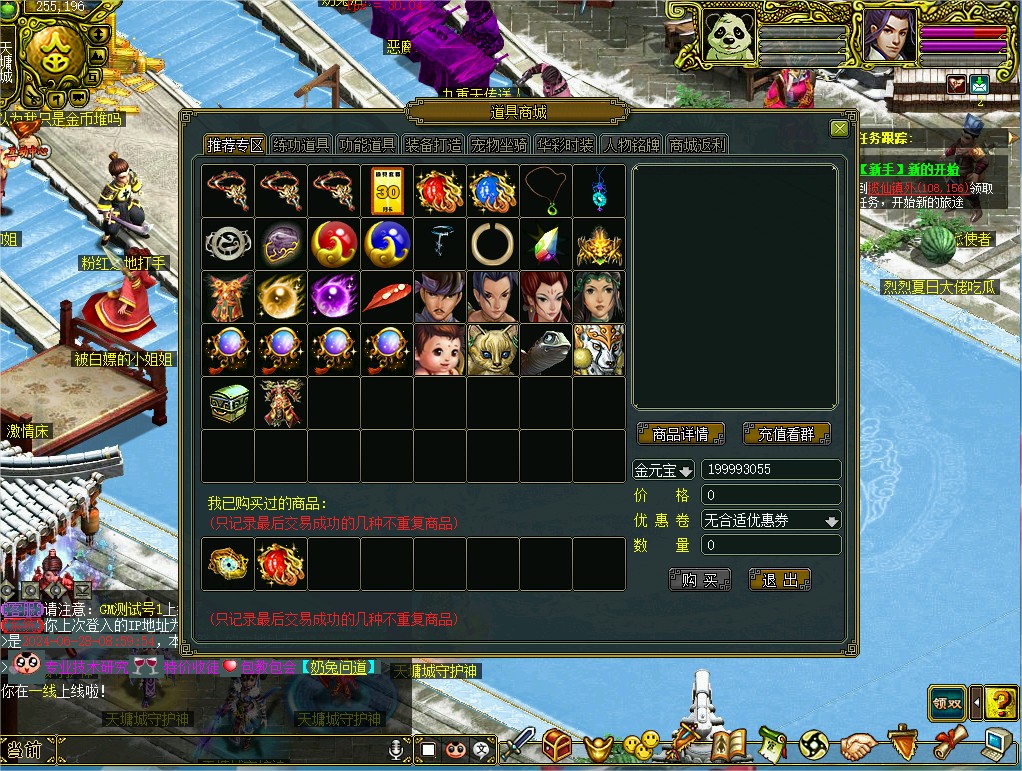
Task: Select the 装备打造 tab
Action: [x=433, y=145]
